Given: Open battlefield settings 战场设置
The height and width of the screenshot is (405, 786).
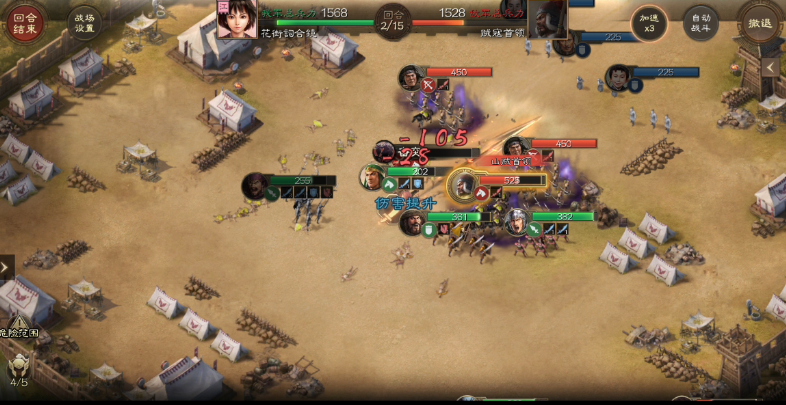Looking at the screenshot, I should pos(84,21).
